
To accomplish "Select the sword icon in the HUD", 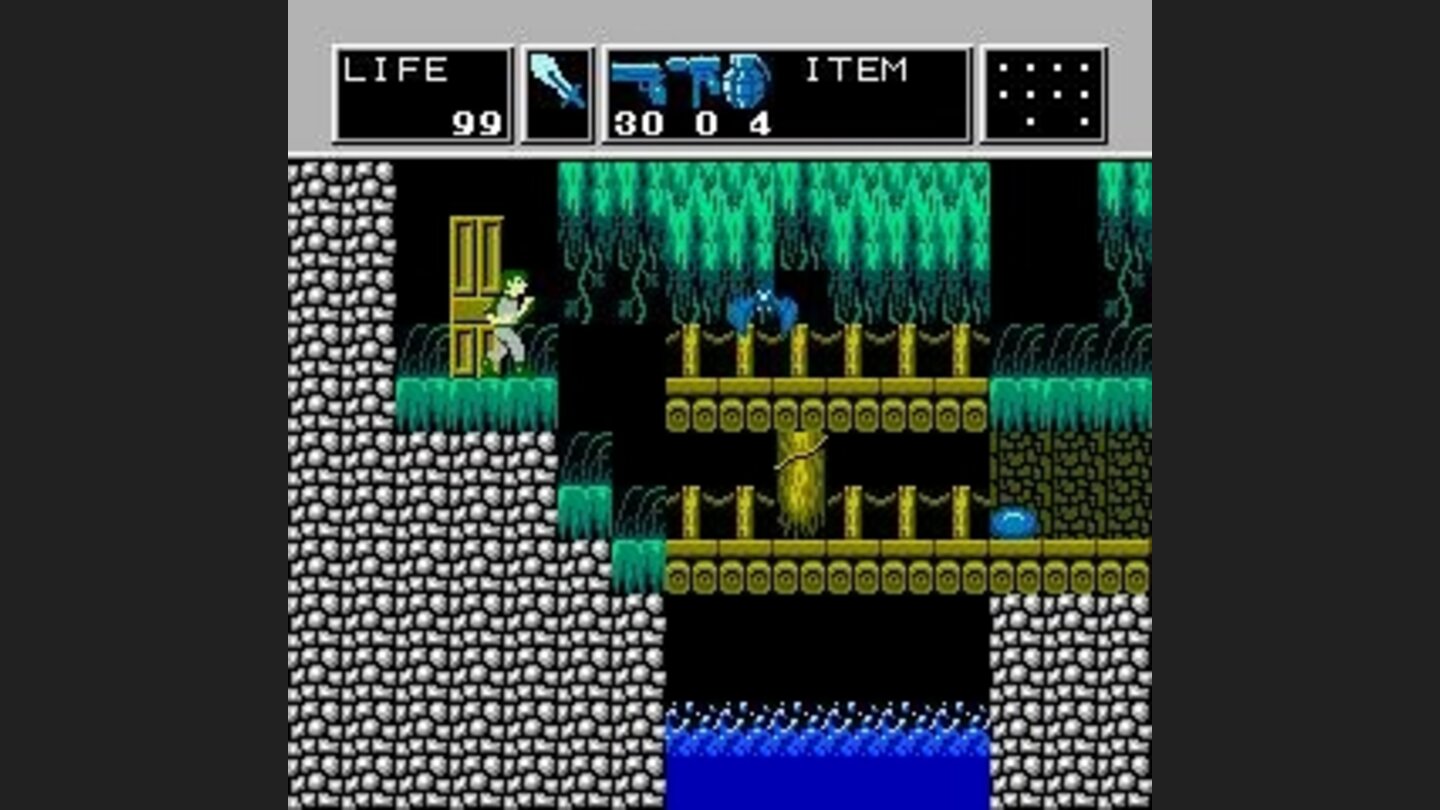I will point(556,80).
